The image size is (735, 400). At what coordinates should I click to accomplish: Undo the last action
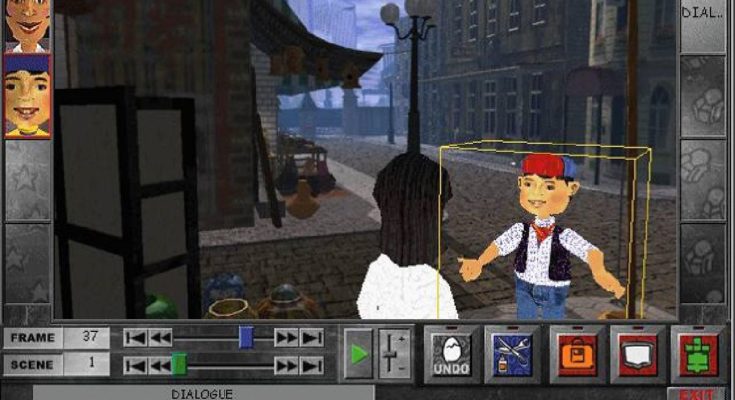(x=451, y=354)
